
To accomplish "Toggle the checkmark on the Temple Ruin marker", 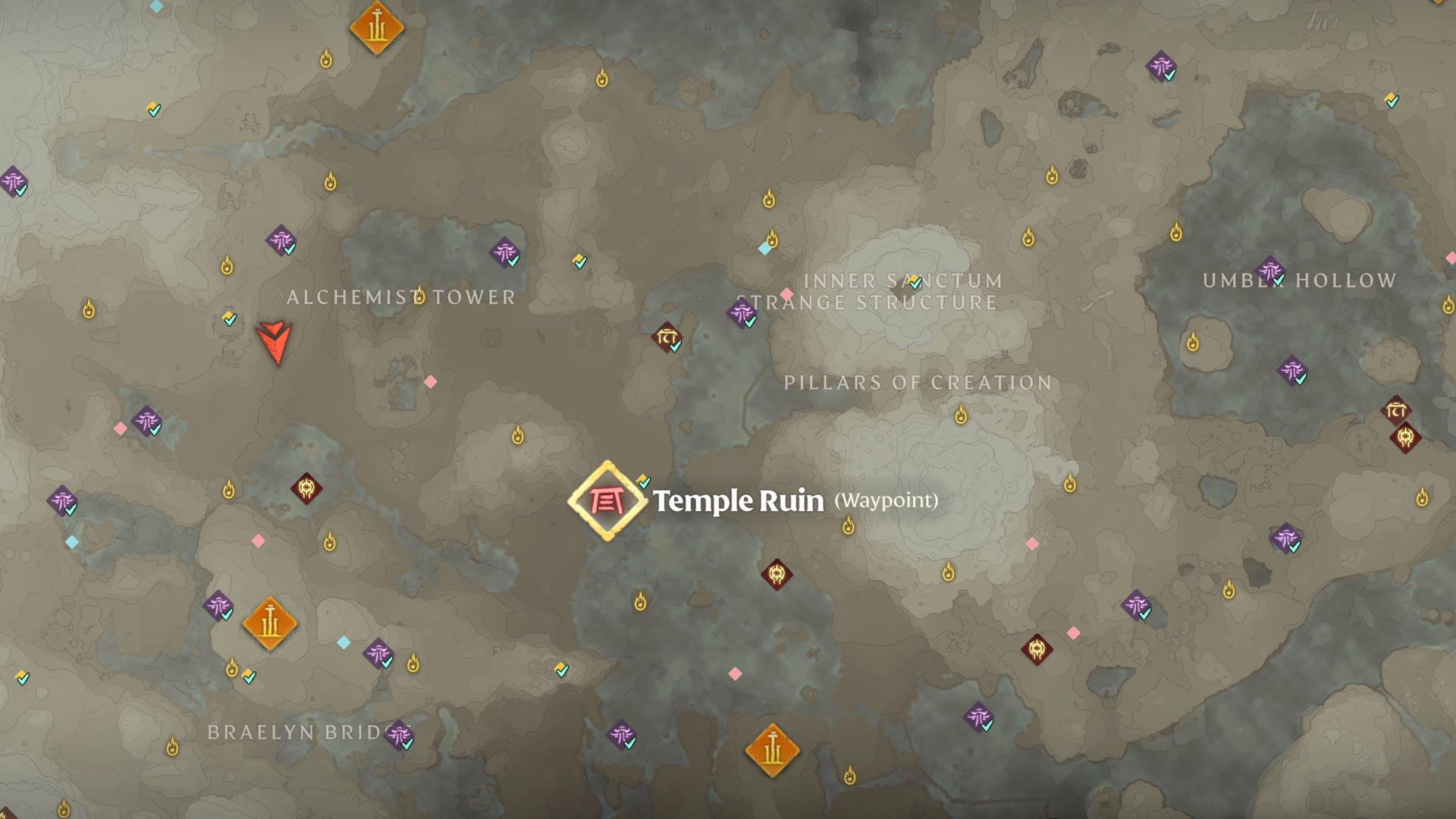I will [x=641, y=480].
